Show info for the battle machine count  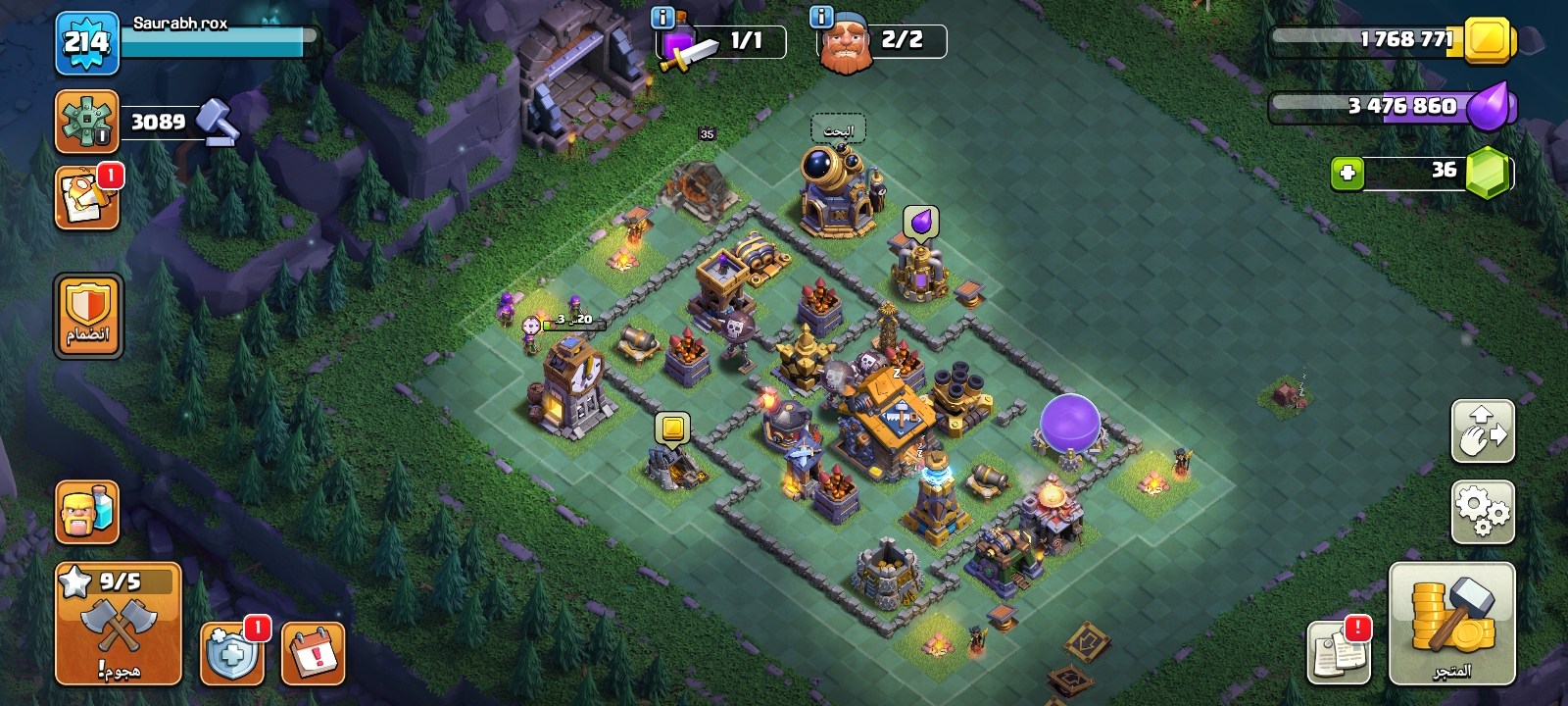(662, 17)
